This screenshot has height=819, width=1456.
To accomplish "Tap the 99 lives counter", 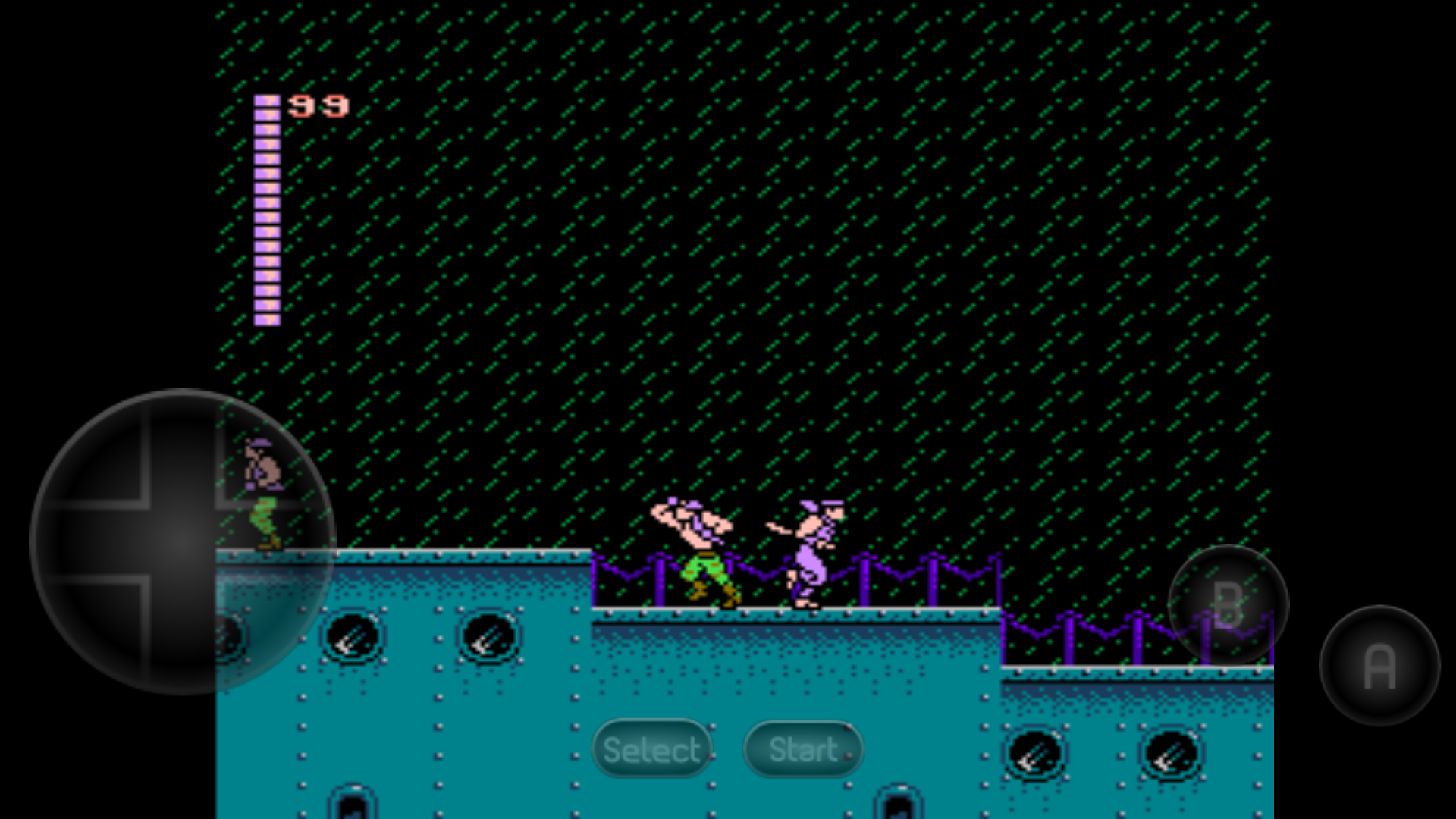I will coord(318,106).
